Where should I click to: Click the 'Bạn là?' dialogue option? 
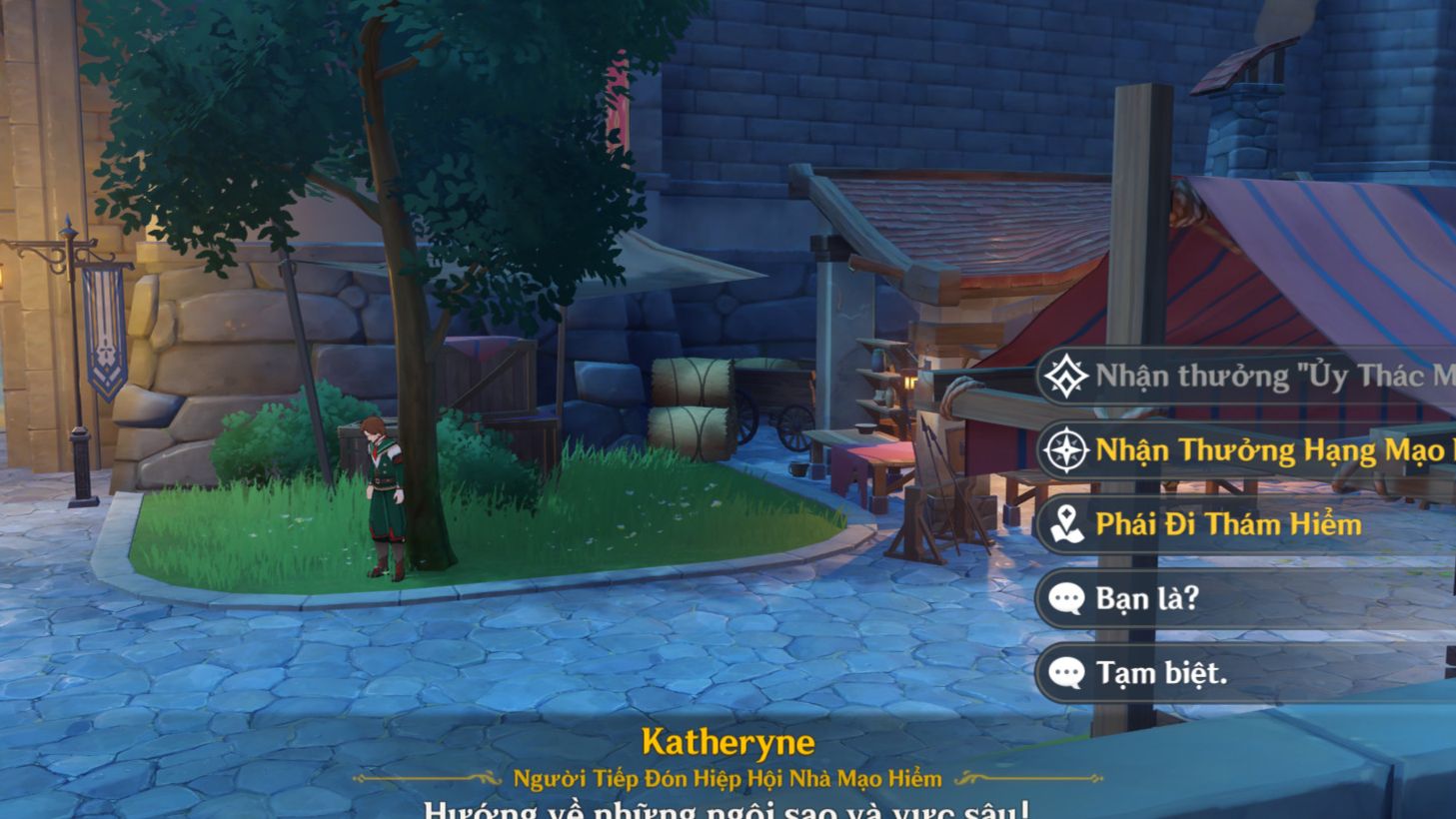coord(1149,598)
